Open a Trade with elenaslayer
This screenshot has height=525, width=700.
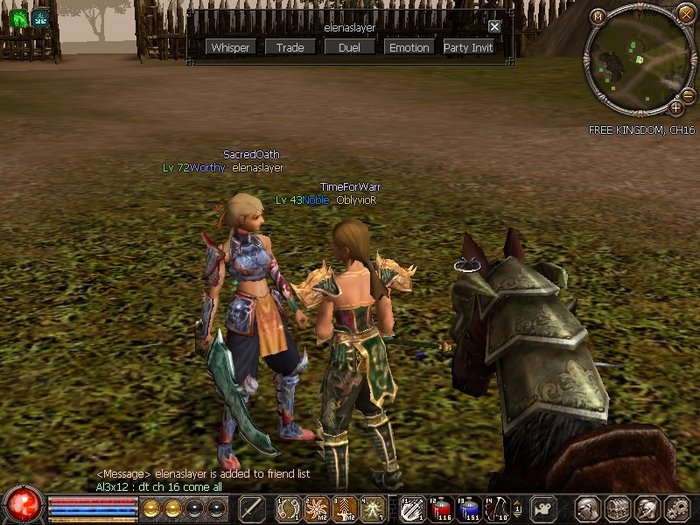(290, 47)
